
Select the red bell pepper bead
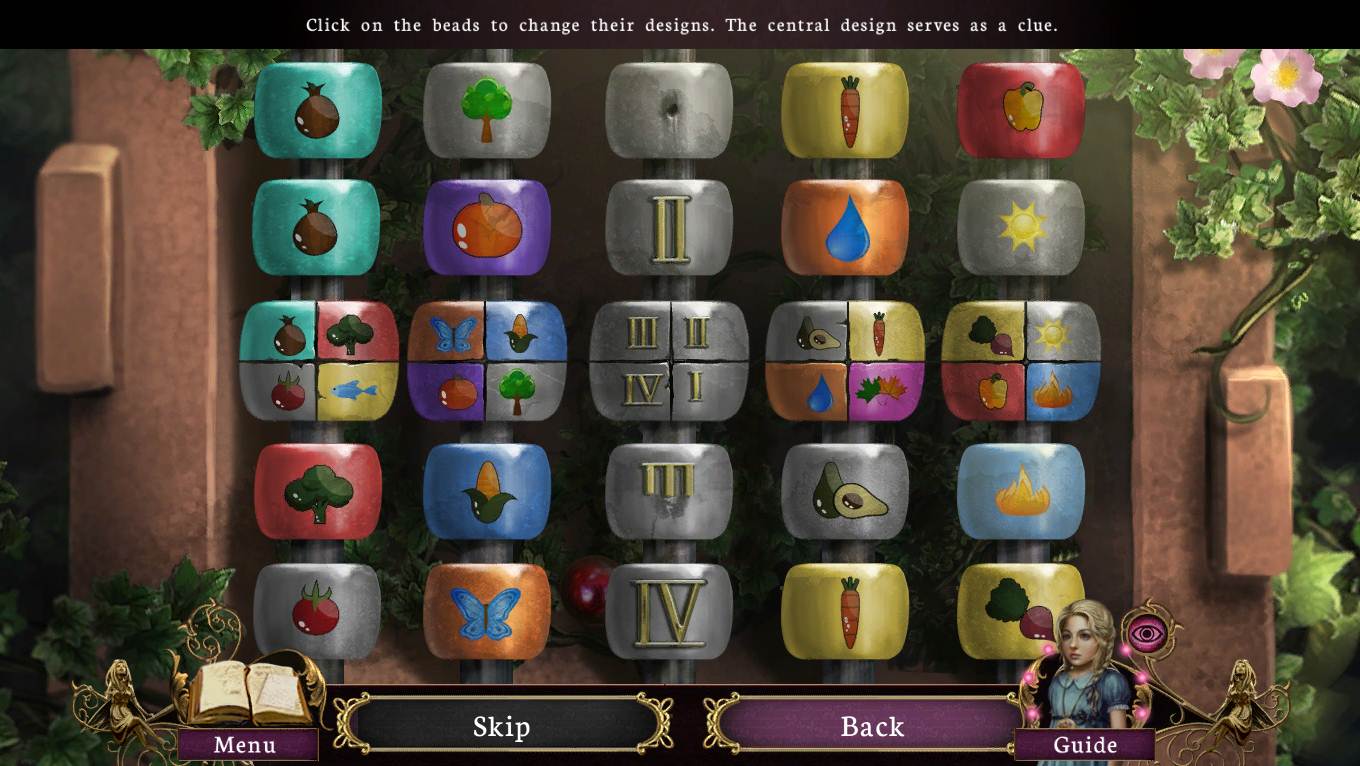point(1021,110)
